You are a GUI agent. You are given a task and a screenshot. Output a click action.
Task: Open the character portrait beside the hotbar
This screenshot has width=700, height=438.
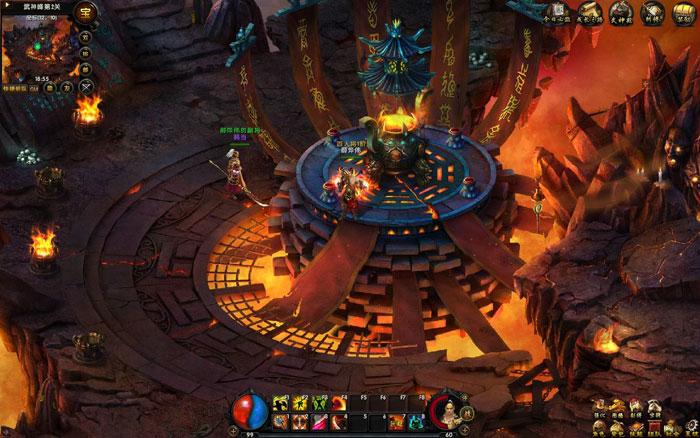447,410
